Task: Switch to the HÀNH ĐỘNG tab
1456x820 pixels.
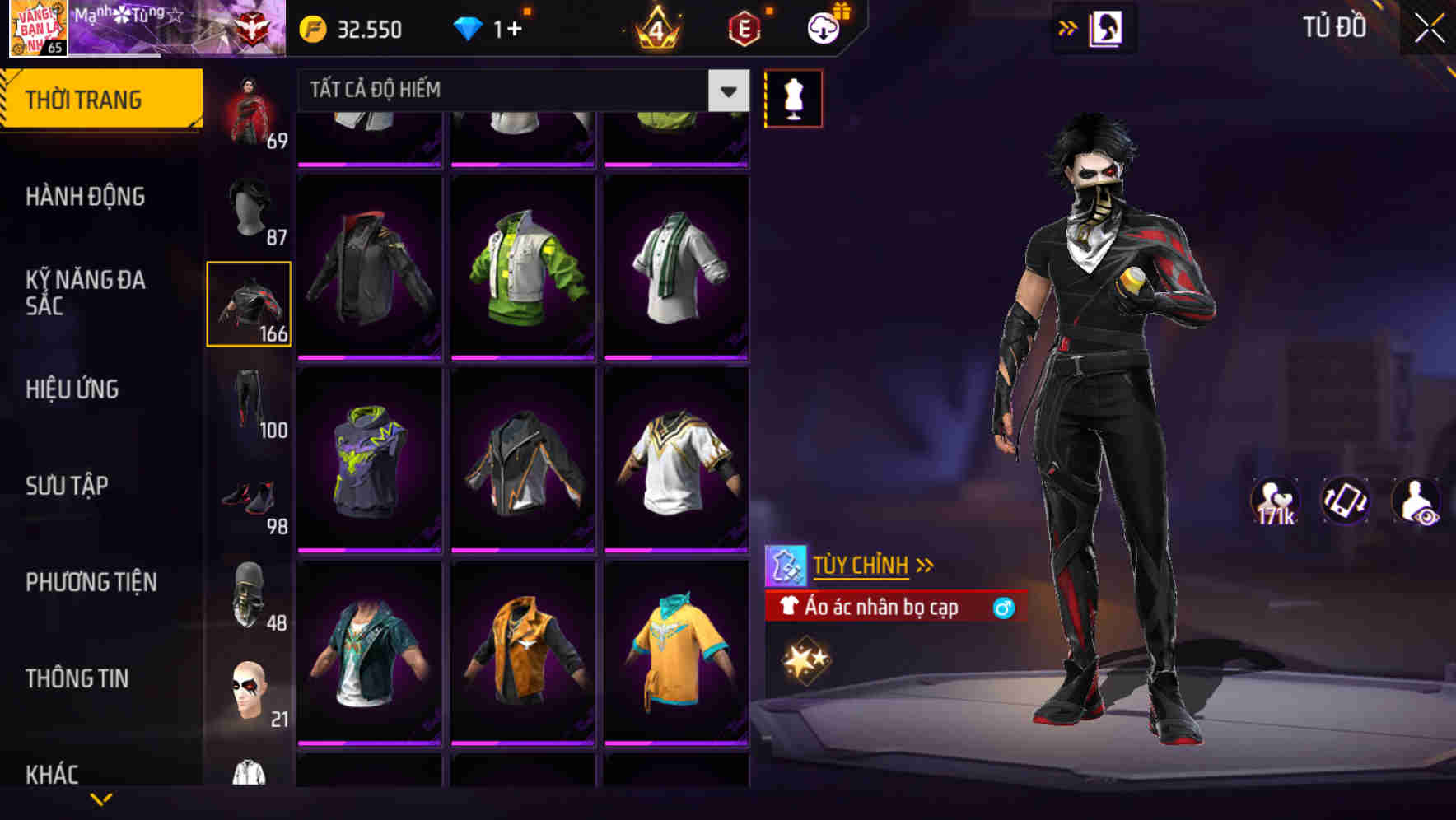Action: [x=87, y=196]
